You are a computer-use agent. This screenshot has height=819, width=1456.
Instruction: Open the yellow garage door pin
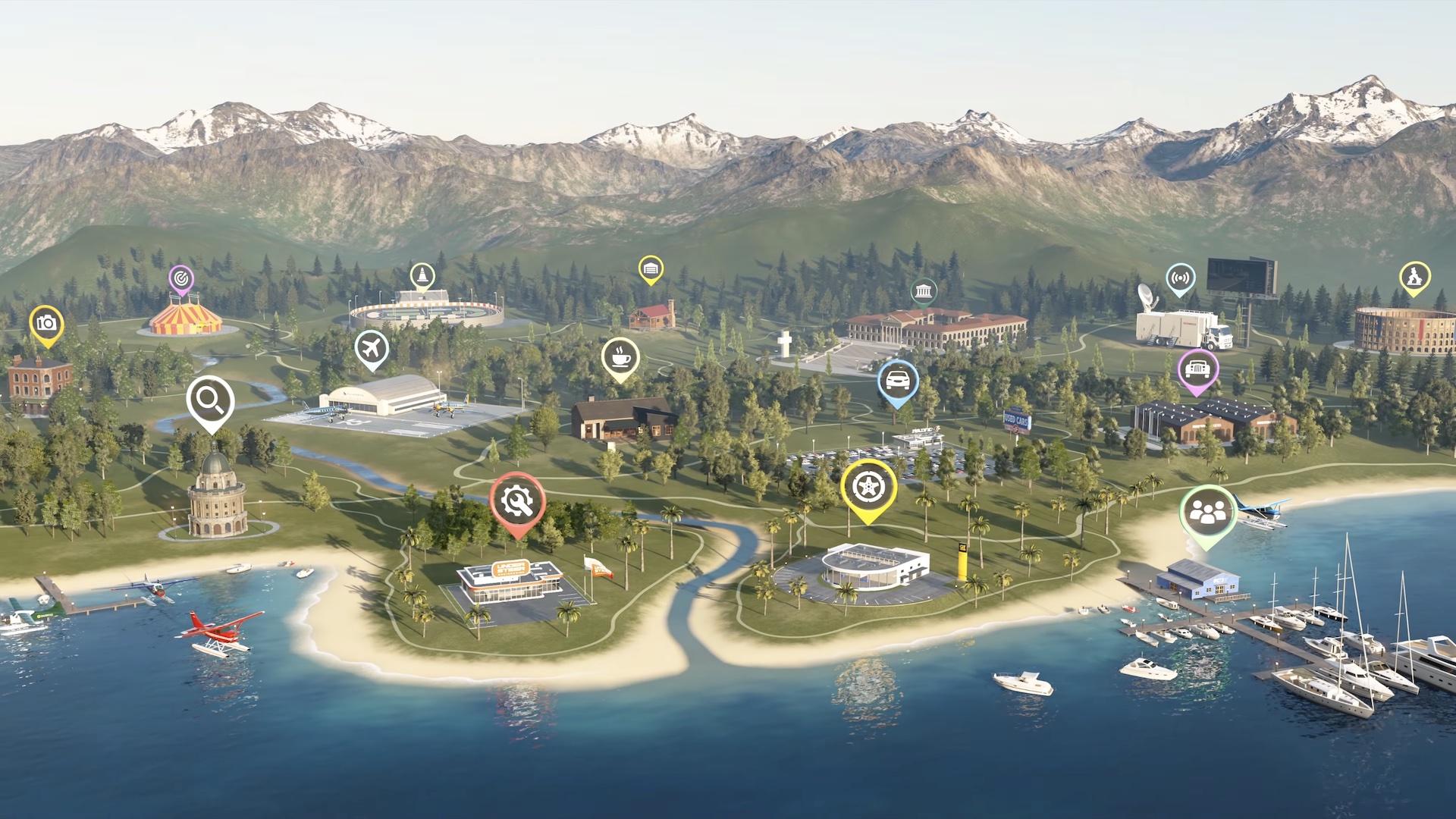651,268
